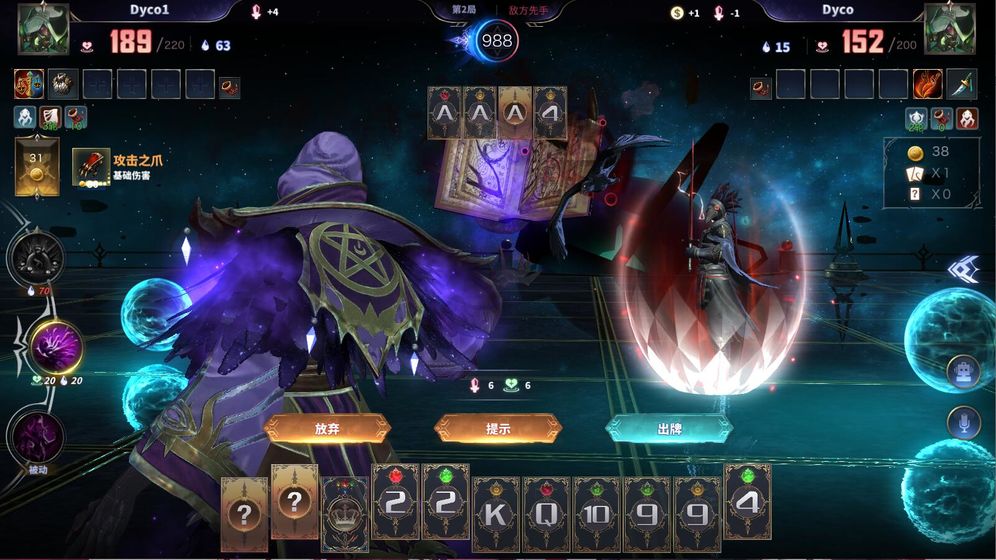996x560 pixels.
Task: Expand the side panel with the arrow
Action: pyautogui.click(x=964, y=270)
